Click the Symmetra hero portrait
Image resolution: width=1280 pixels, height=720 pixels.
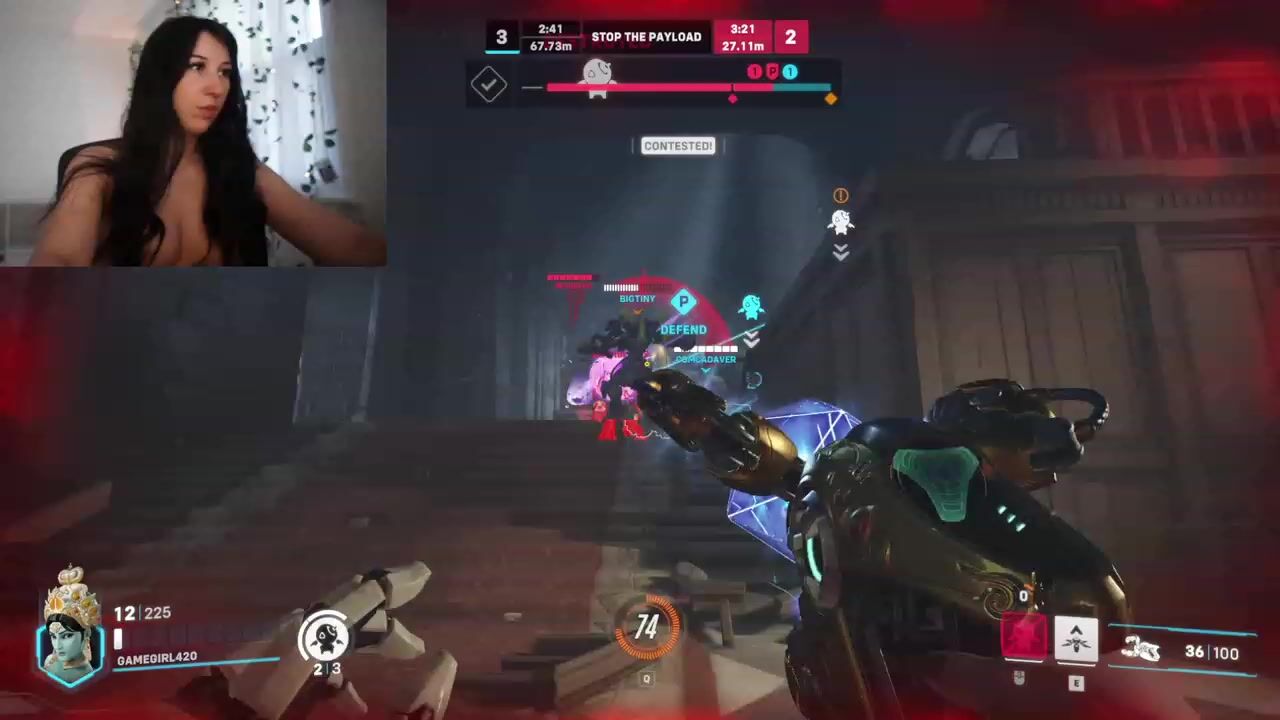pyautogui.click(x=70, y=628)
